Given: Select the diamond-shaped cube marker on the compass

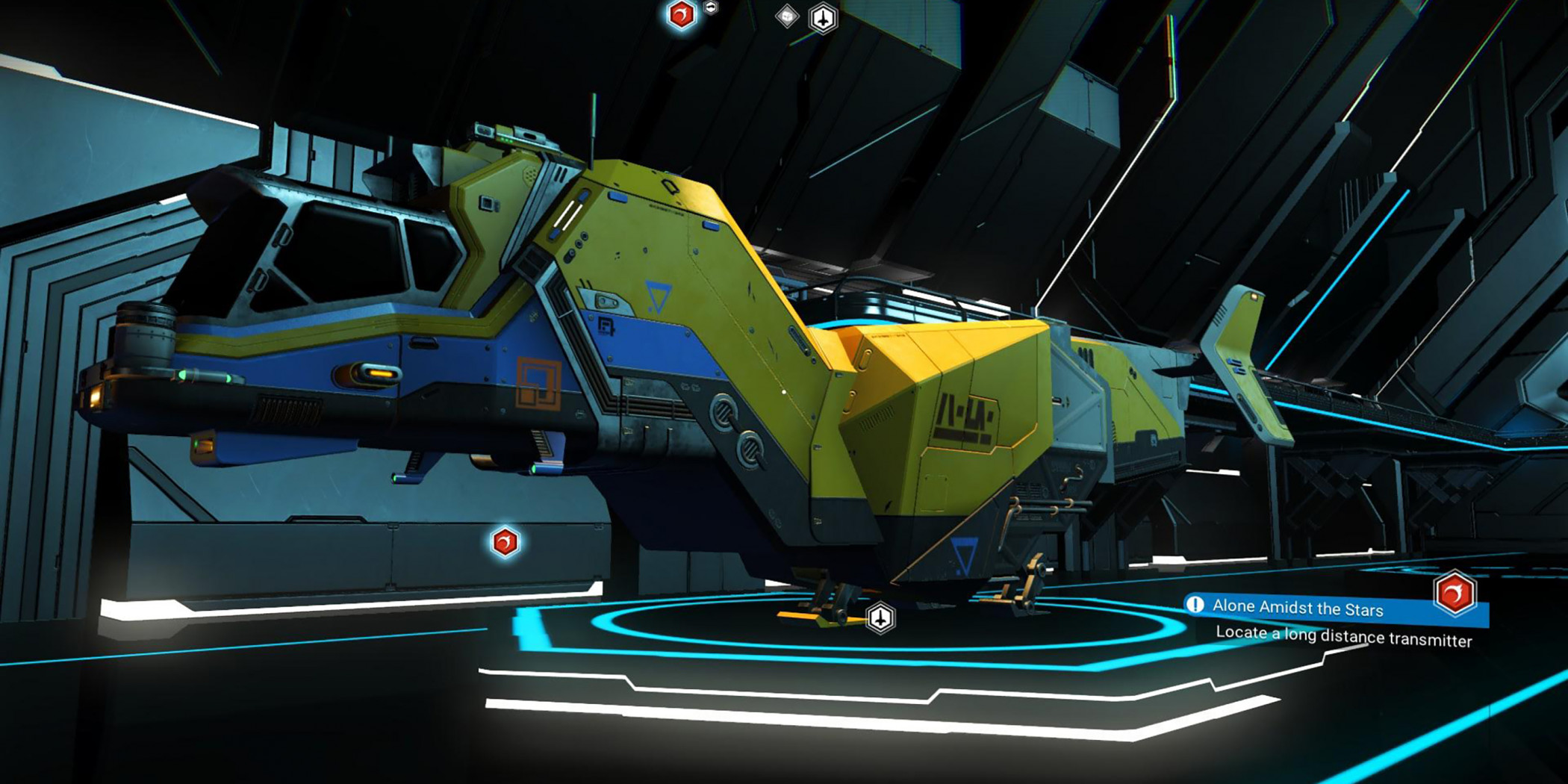Looking at the screenshot, I should click(x=787, y=16).
